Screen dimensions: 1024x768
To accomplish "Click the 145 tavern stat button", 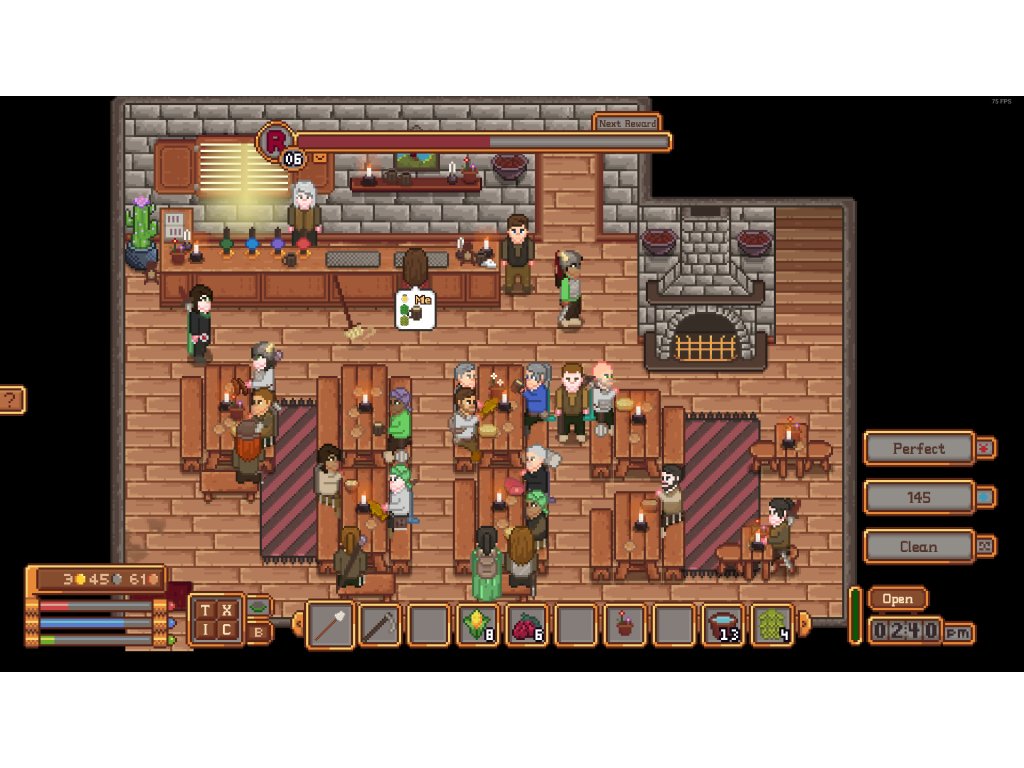I will tap(919, 497).
